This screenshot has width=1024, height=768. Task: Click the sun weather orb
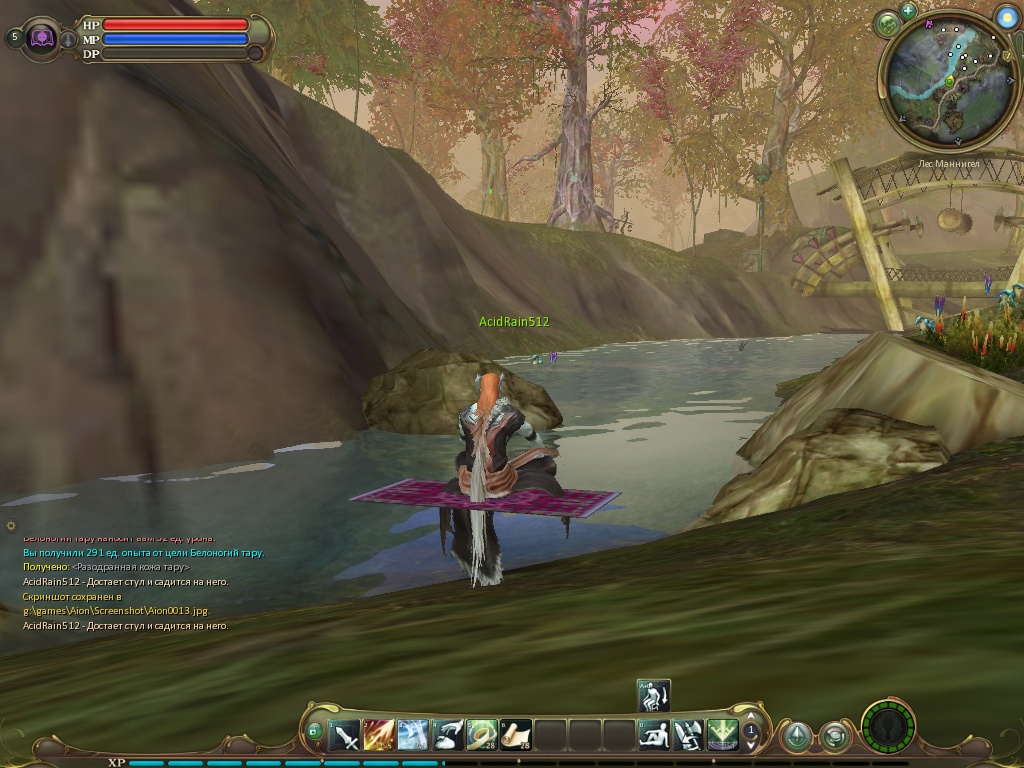coord(1006,17)
